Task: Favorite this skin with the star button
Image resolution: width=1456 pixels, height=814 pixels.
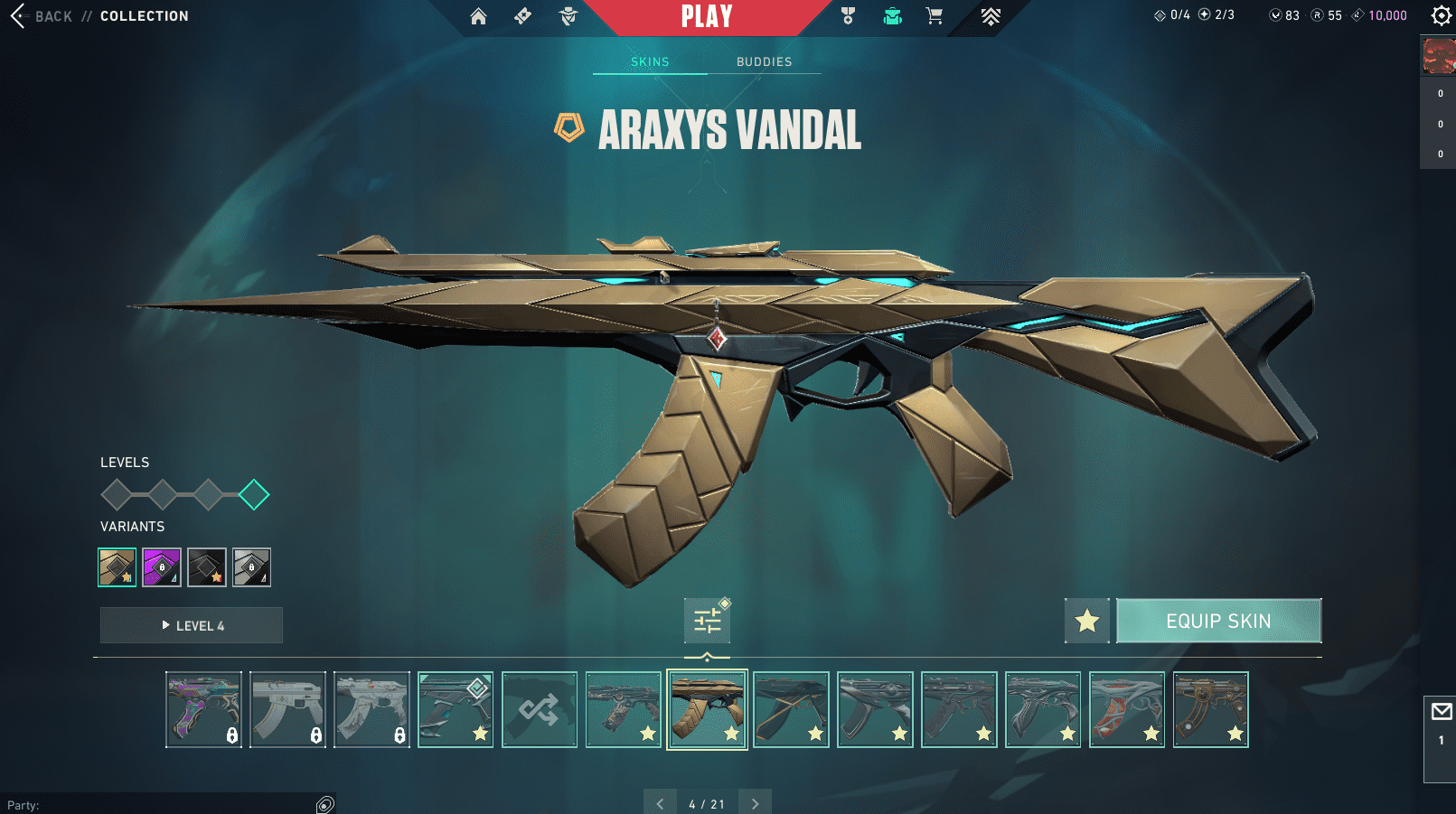Action: [x=1086, y=621]
